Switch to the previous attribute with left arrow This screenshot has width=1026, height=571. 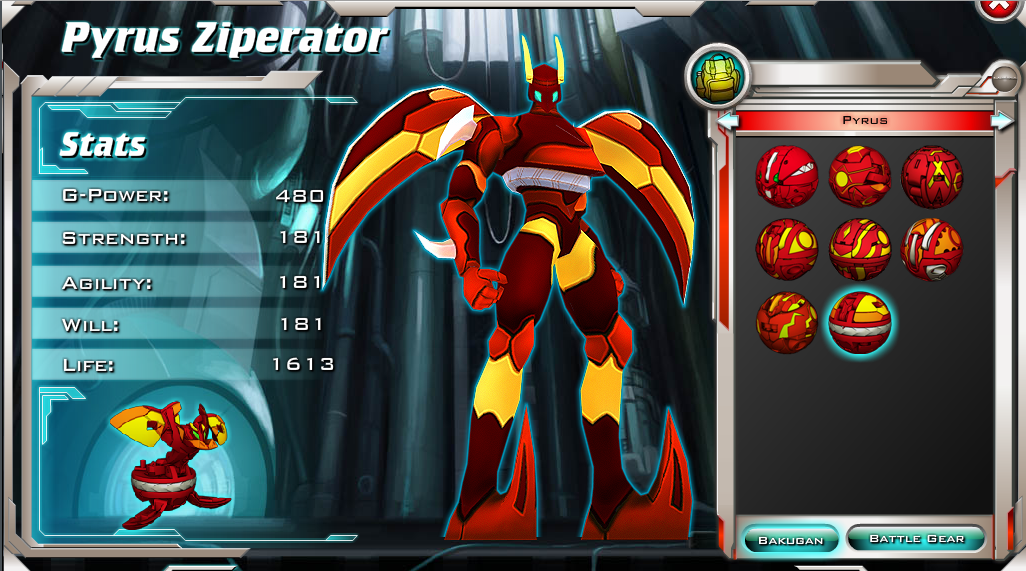[x=729, y=121]
